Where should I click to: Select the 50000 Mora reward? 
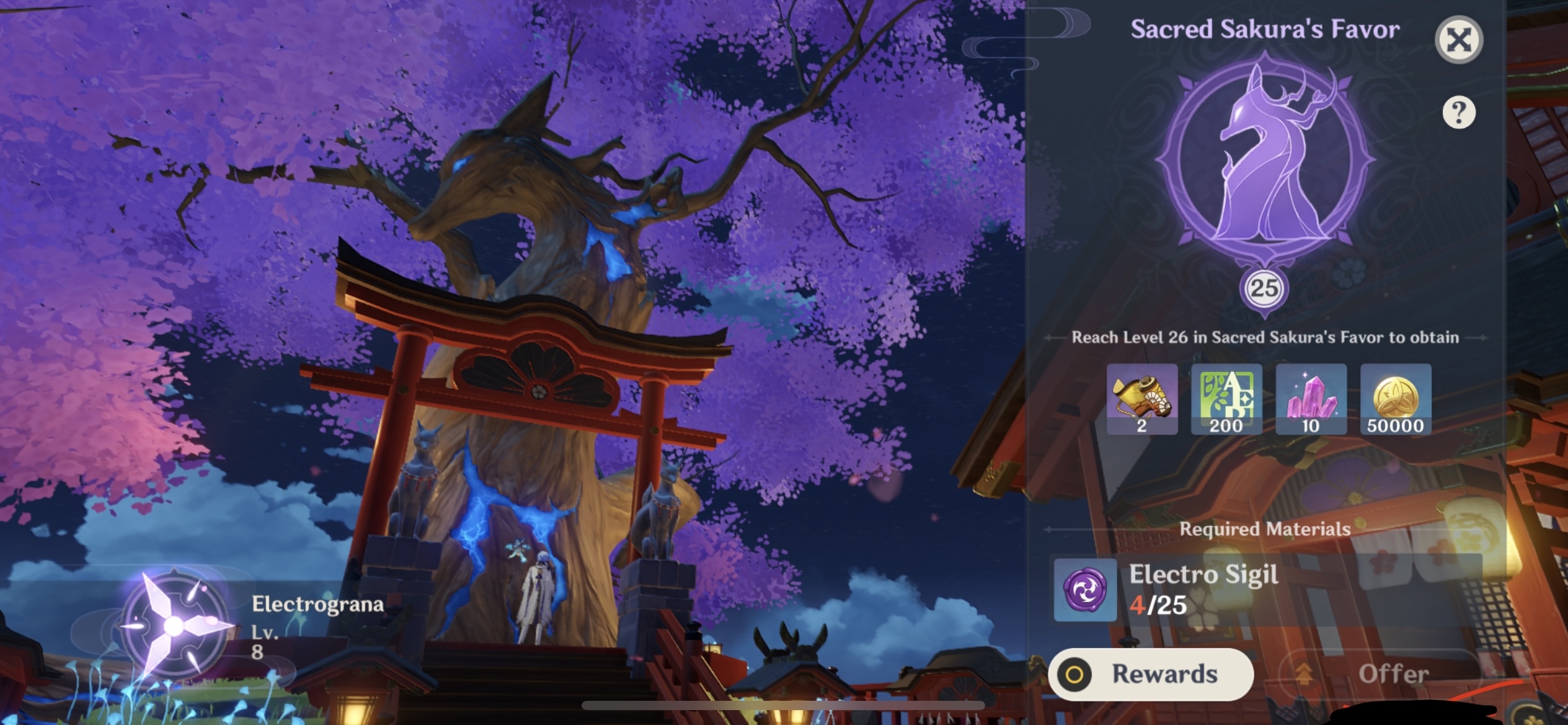click(x=1395, y=400)
